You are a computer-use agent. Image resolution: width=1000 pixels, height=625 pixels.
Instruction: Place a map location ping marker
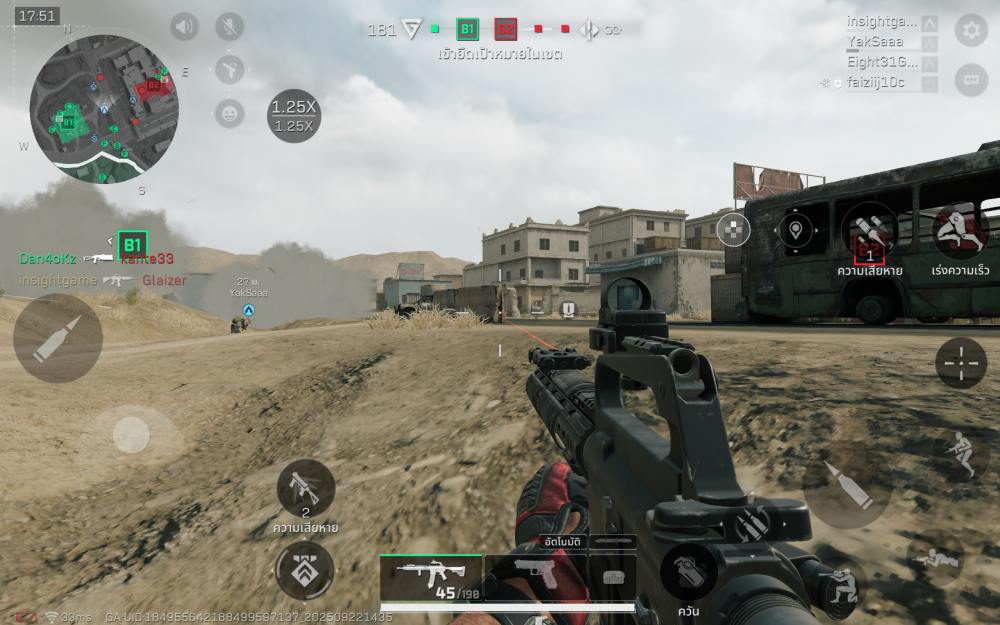(x=796, y=230)
